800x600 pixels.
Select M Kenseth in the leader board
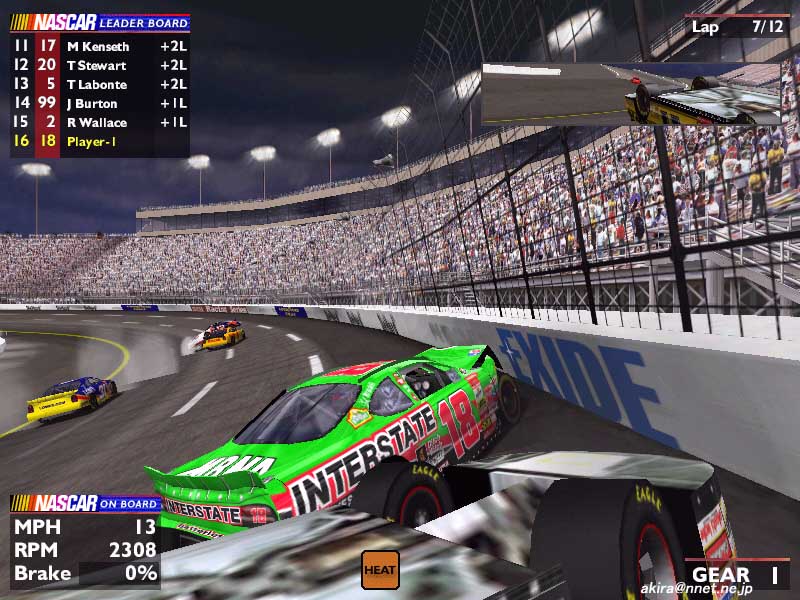click(98, 46)
